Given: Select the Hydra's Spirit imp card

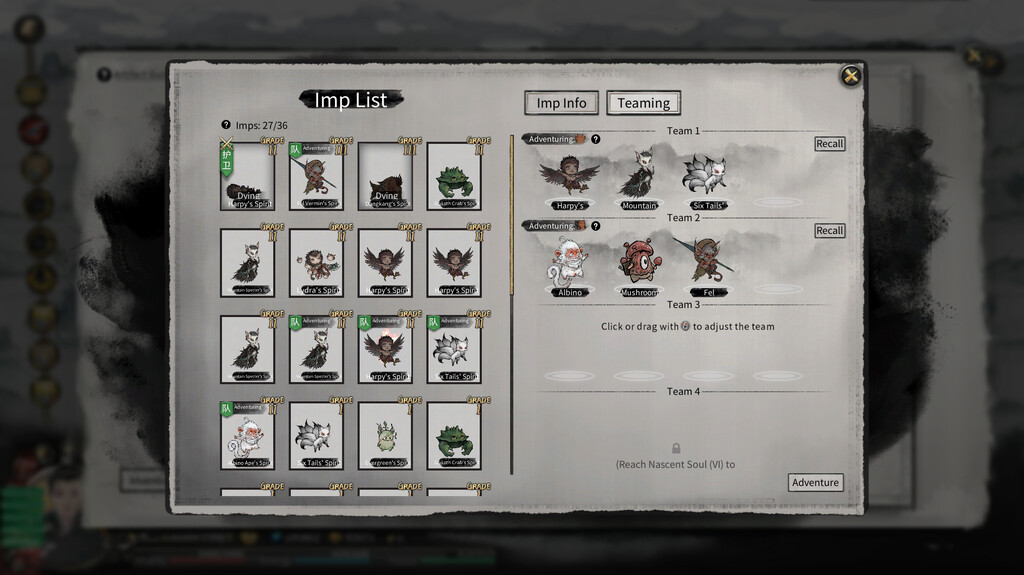Looking at the screenshot, I should click(x=316, y=264).
